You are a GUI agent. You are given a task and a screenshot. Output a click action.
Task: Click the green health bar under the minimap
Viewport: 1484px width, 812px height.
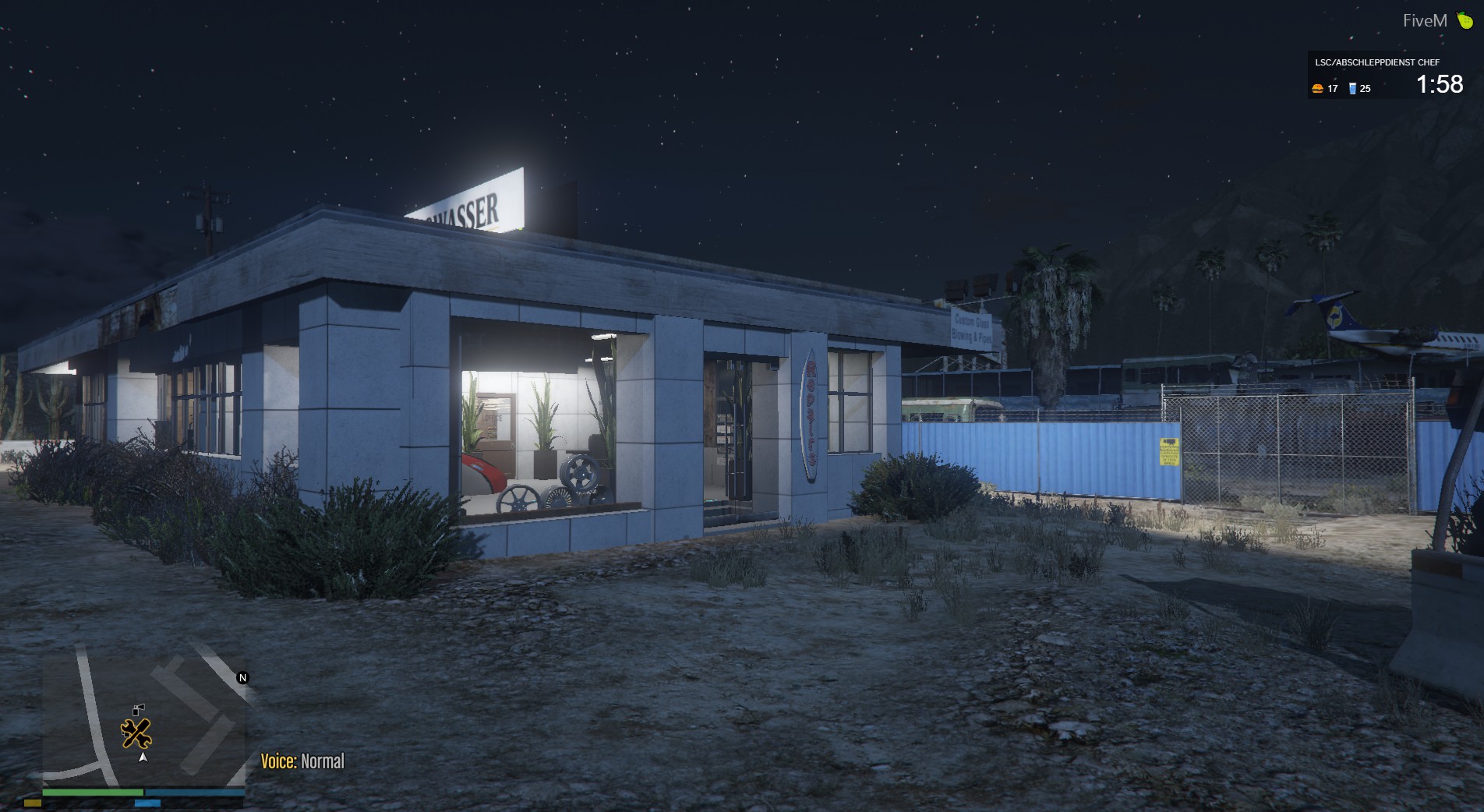tap(94, 792)
